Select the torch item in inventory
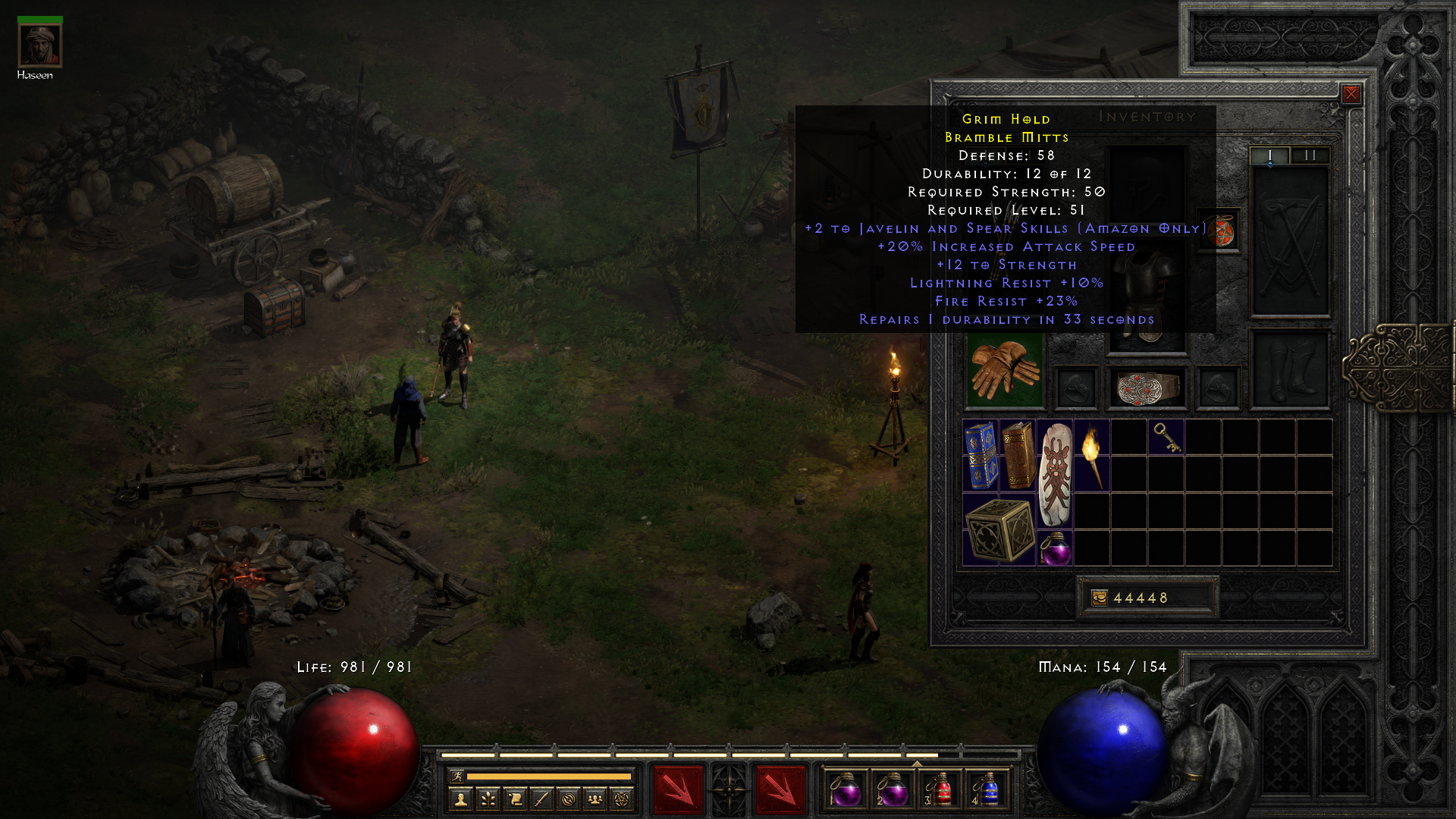This screenshot has width=1456, height=819. (x=1092, y=455)
